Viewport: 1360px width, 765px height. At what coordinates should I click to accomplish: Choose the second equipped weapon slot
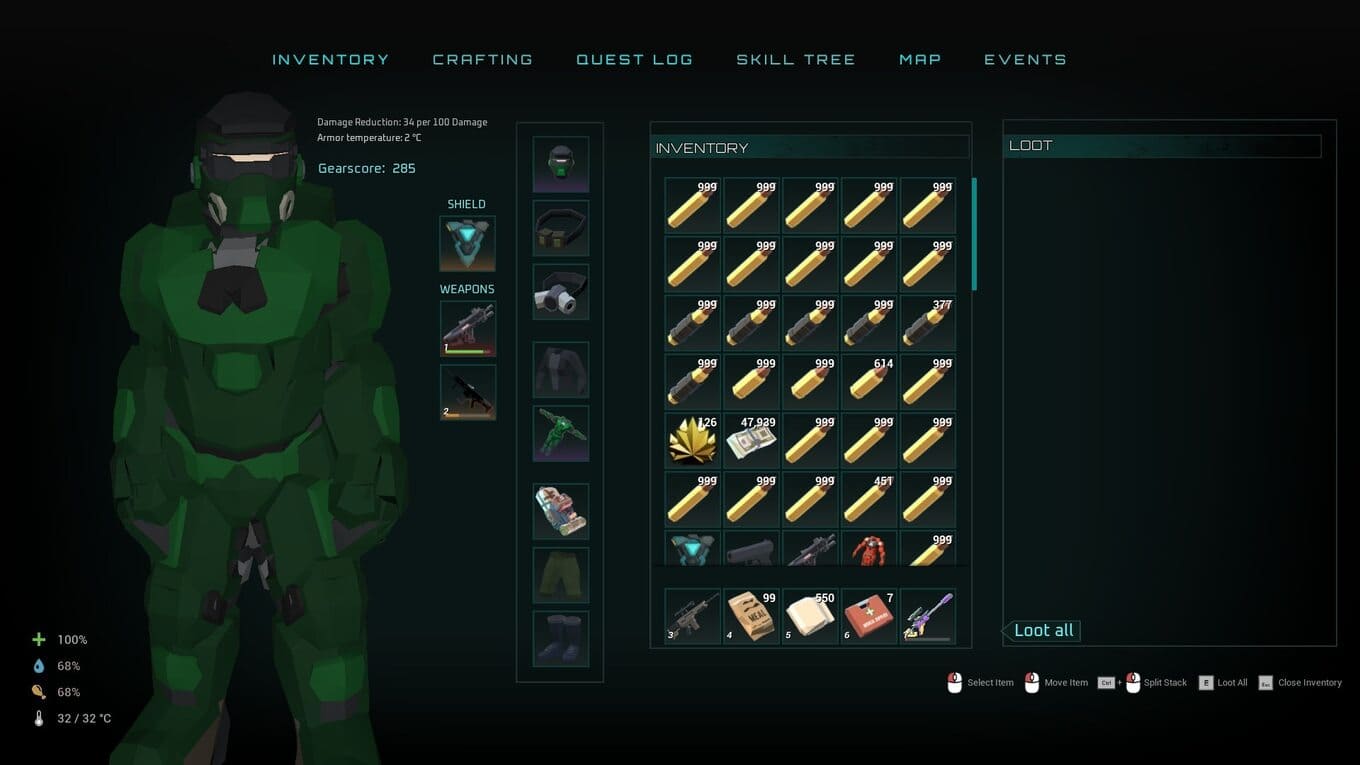(467, 392)
